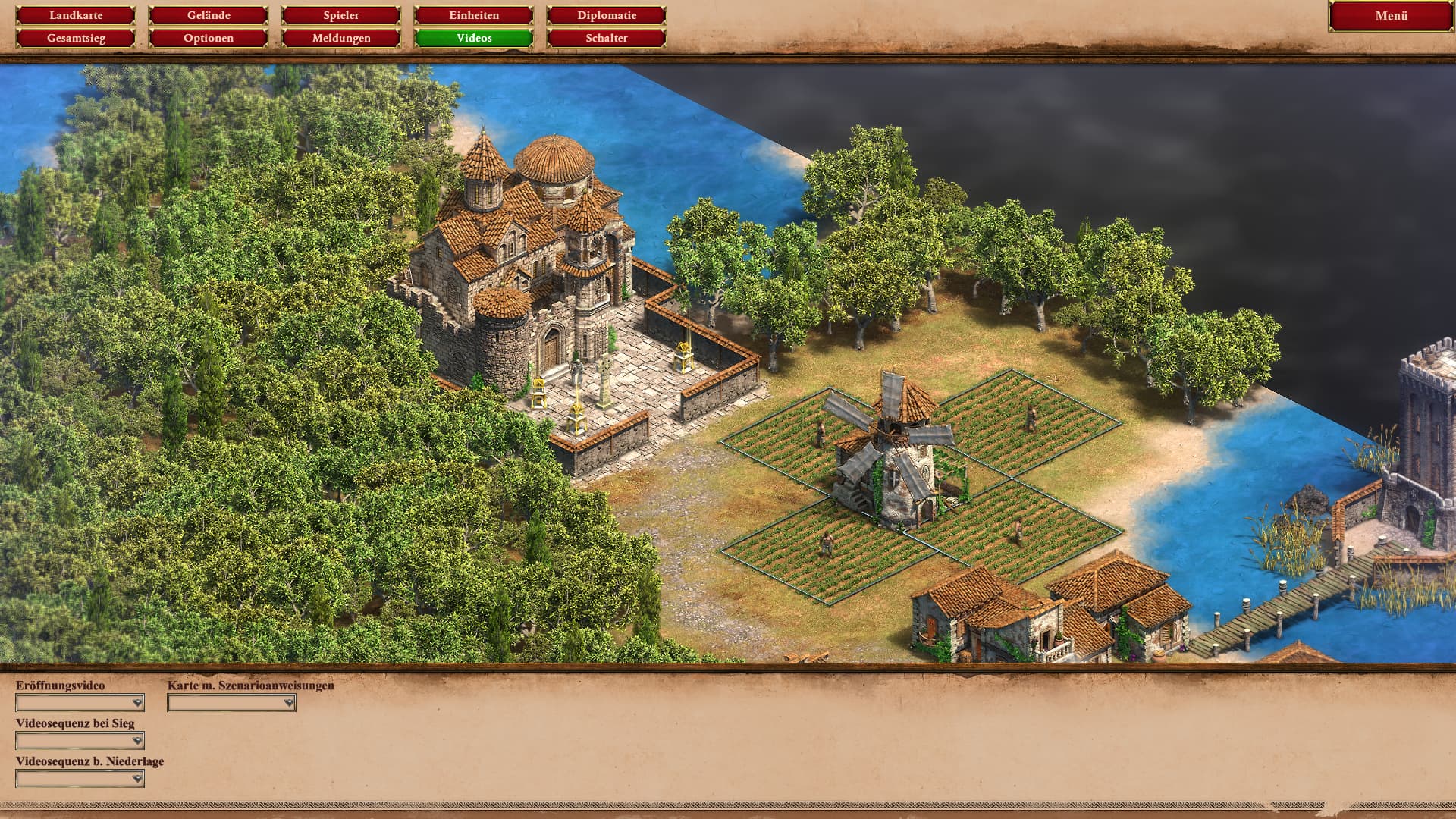Switch to the Landkarte tab
Screen dimensions: 1456x819
tap(76, 15)
